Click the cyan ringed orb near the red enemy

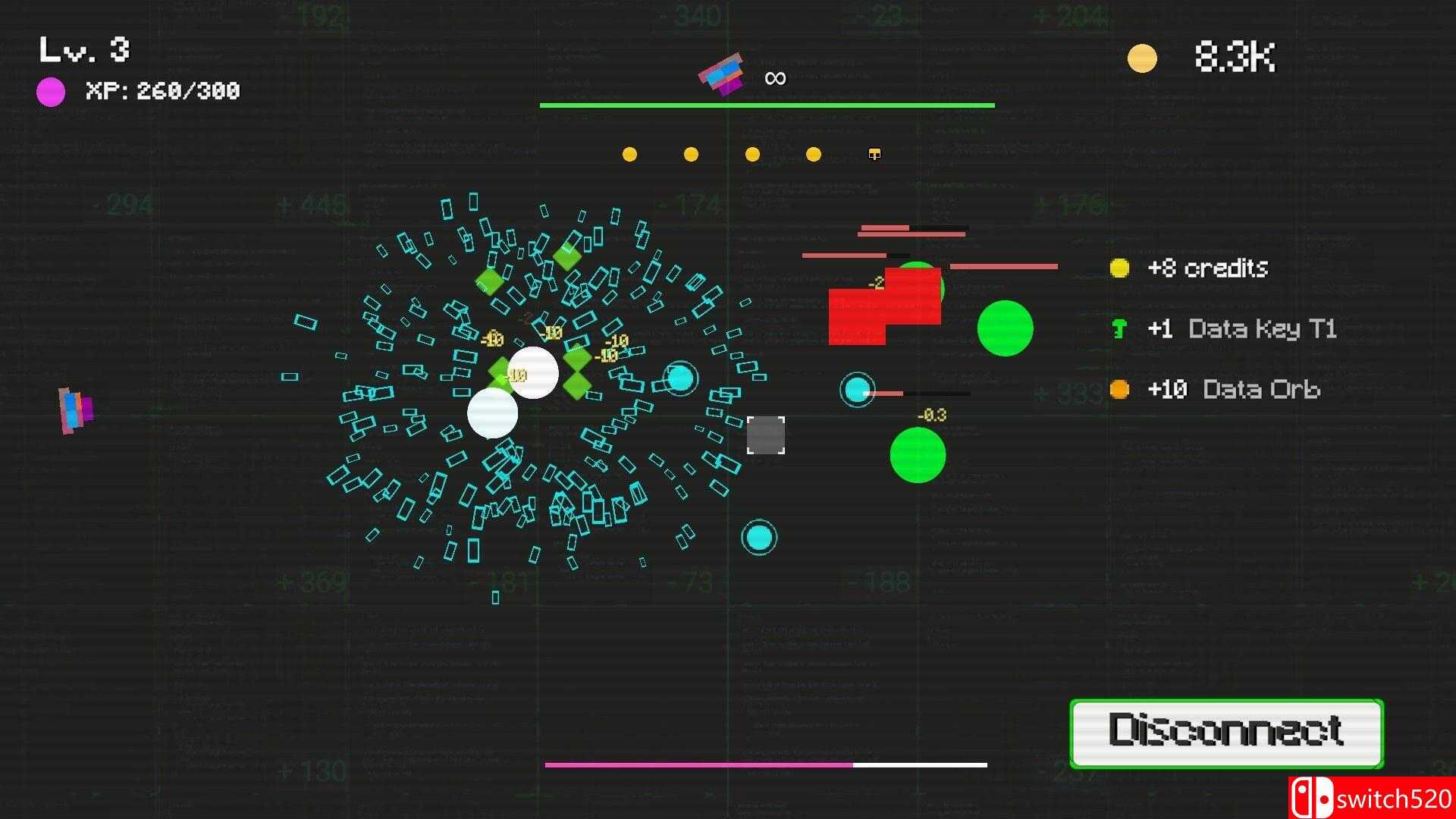(x=857, y=390)
